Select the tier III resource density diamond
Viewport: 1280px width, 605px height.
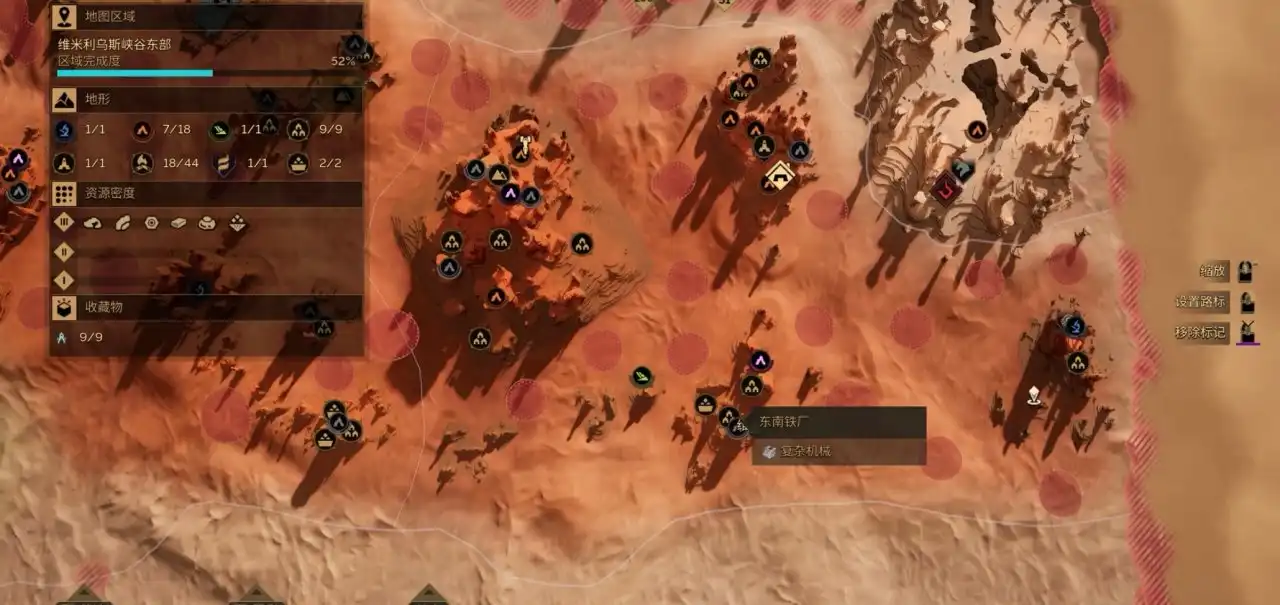click(x=64, y=223)
